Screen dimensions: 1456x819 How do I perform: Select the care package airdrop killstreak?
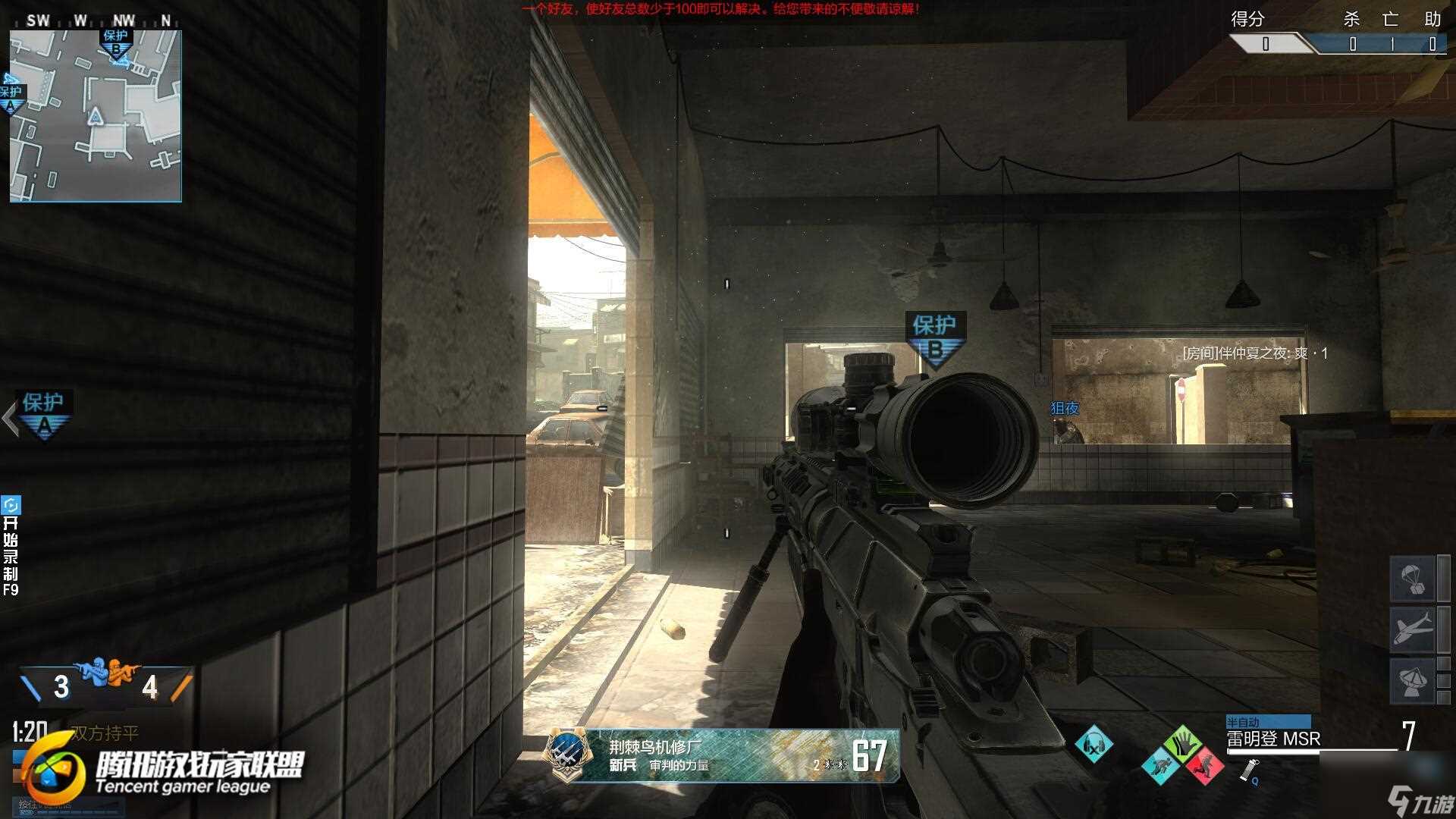click(x=1411, y=577)
